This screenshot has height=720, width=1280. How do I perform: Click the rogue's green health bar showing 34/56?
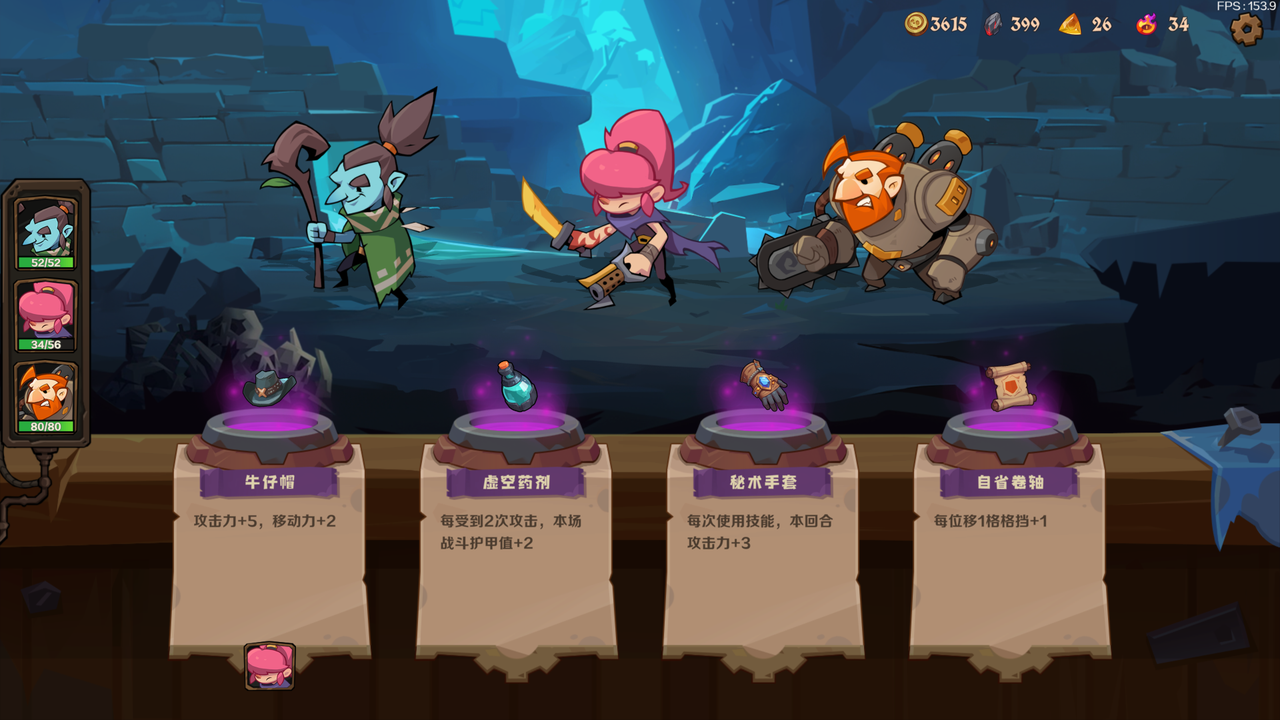pyautogui.click(x=44, y=342)
